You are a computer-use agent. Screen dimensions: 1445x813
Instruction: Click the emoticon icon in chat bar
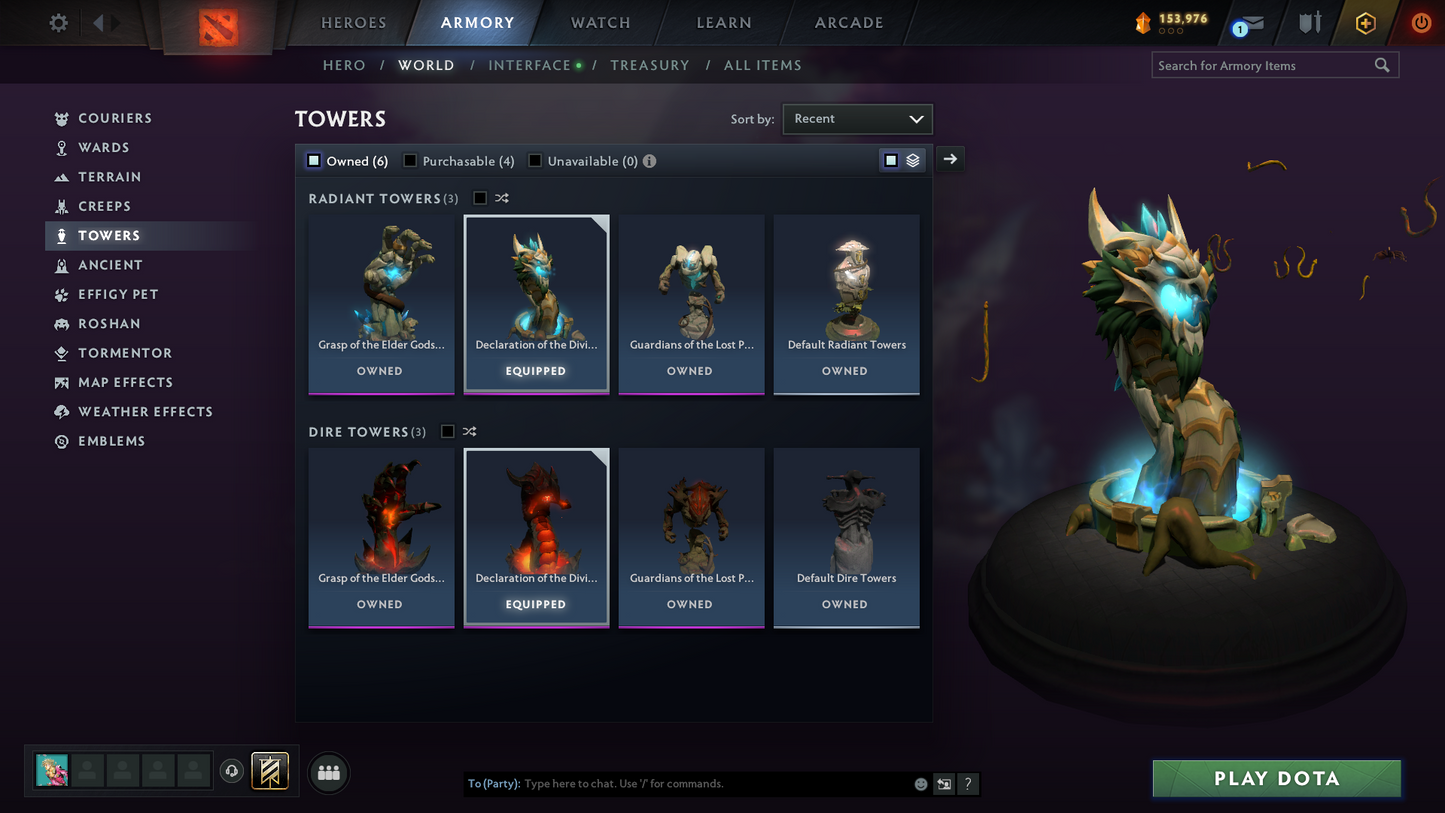pyautogui.click(x=920, y=784)
